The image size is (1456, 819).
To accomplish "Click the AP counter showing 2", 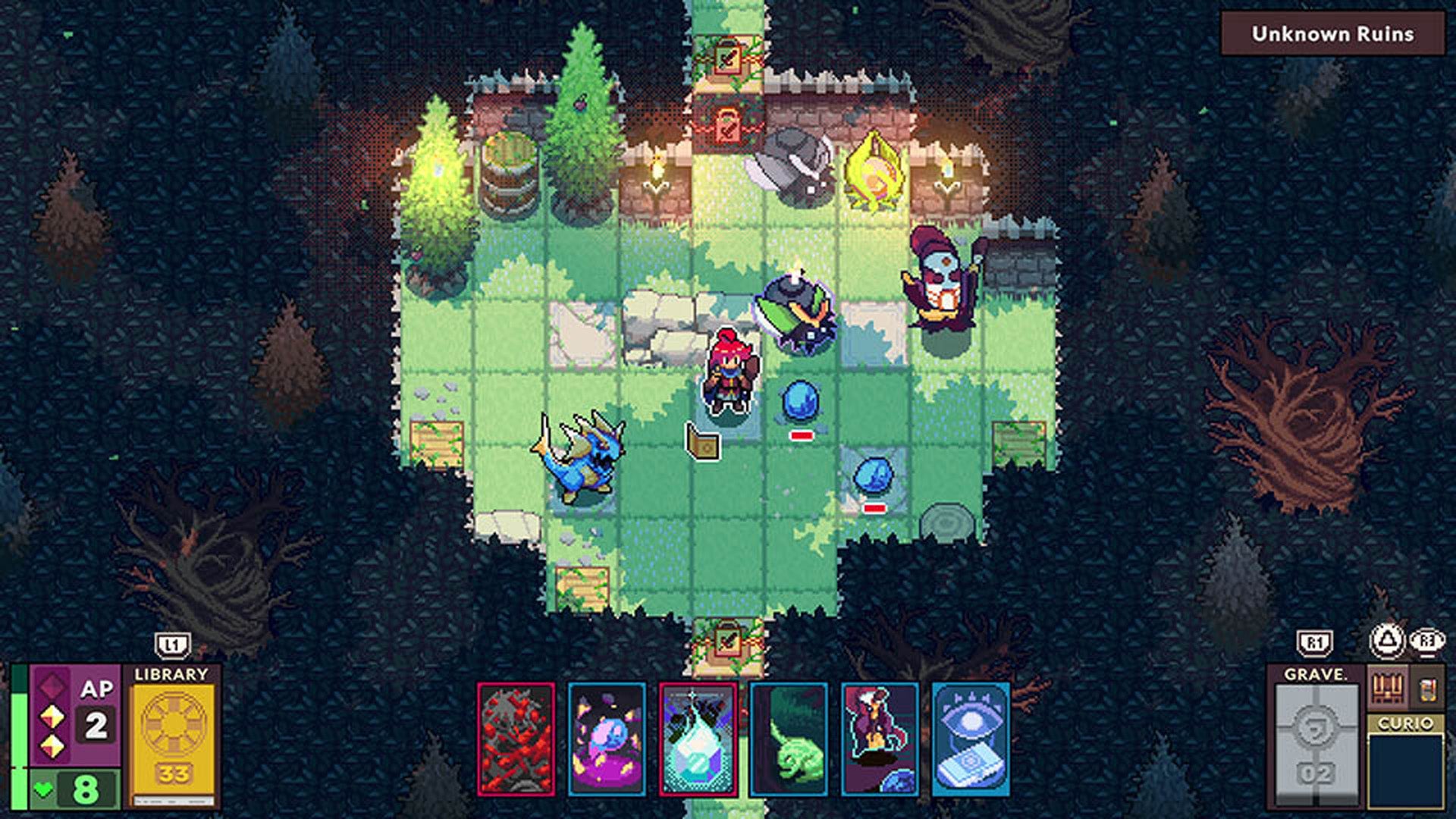I will 94,723.
